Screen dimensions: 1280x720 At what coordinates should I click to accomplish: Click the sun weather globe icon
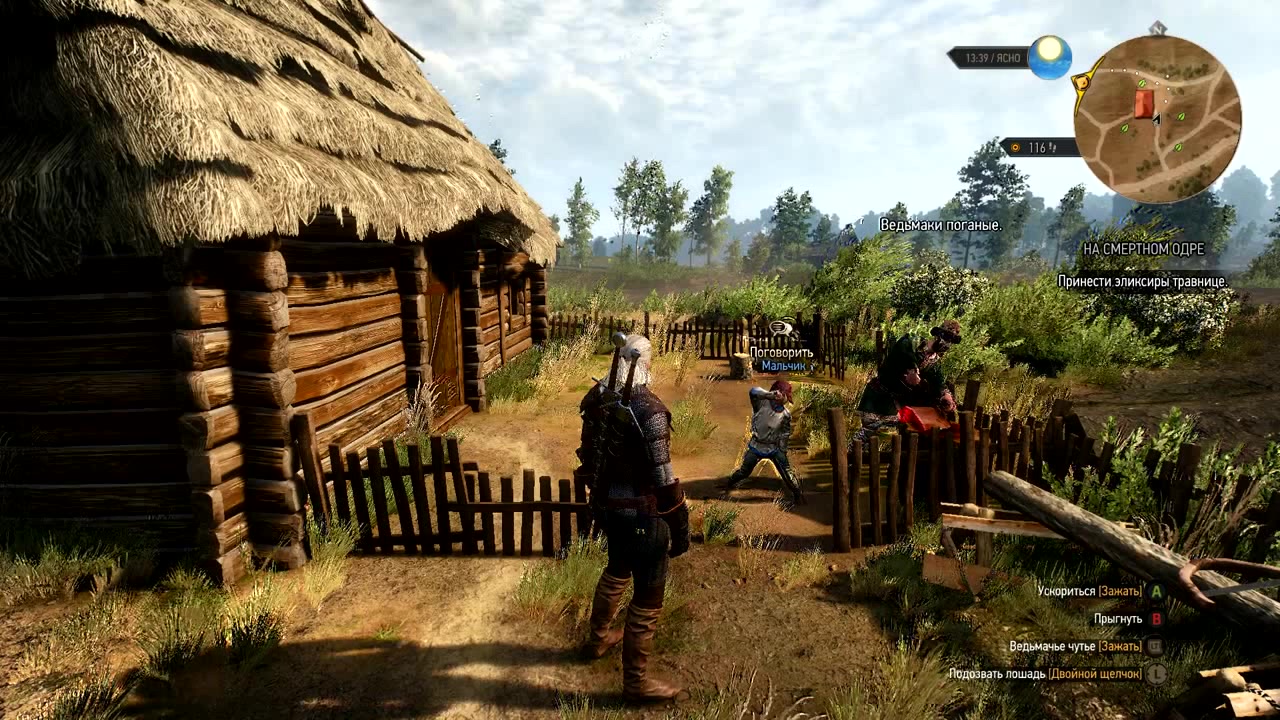(1051, 58)
